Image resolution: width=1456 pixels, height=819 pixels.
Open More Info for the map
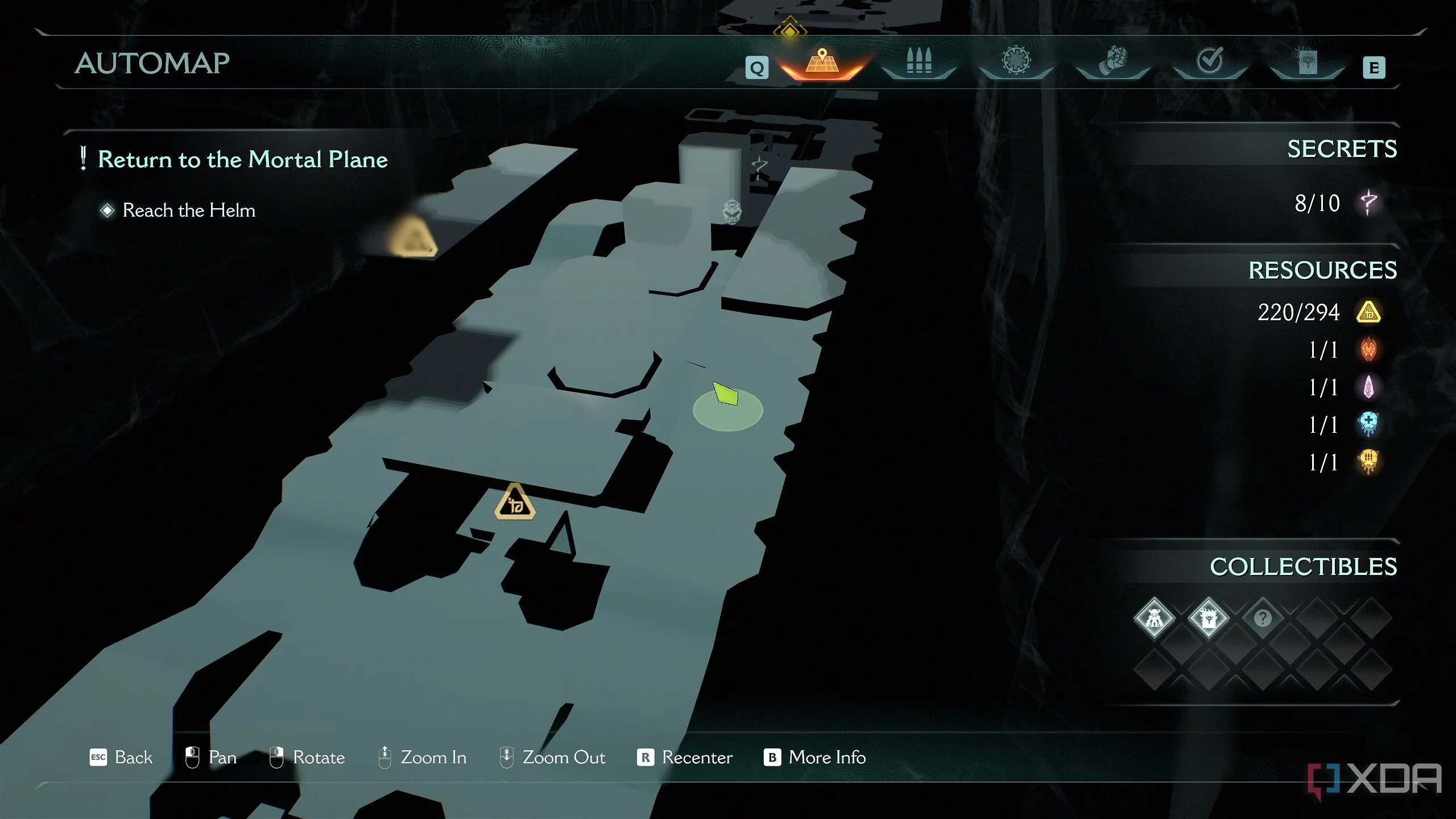point(815,758)
